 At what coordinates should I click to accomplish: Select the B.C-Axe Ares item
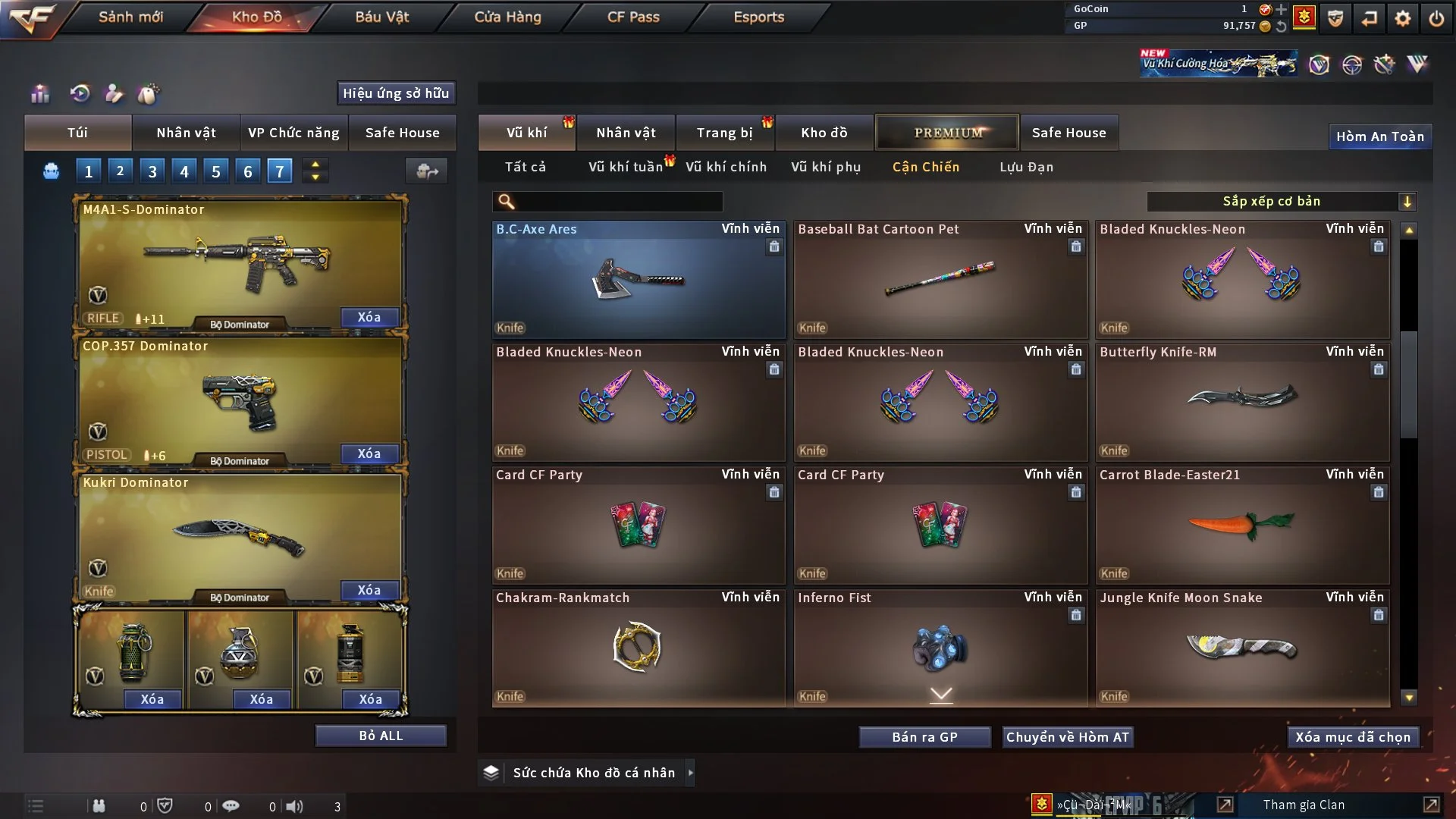click(638, 279)
